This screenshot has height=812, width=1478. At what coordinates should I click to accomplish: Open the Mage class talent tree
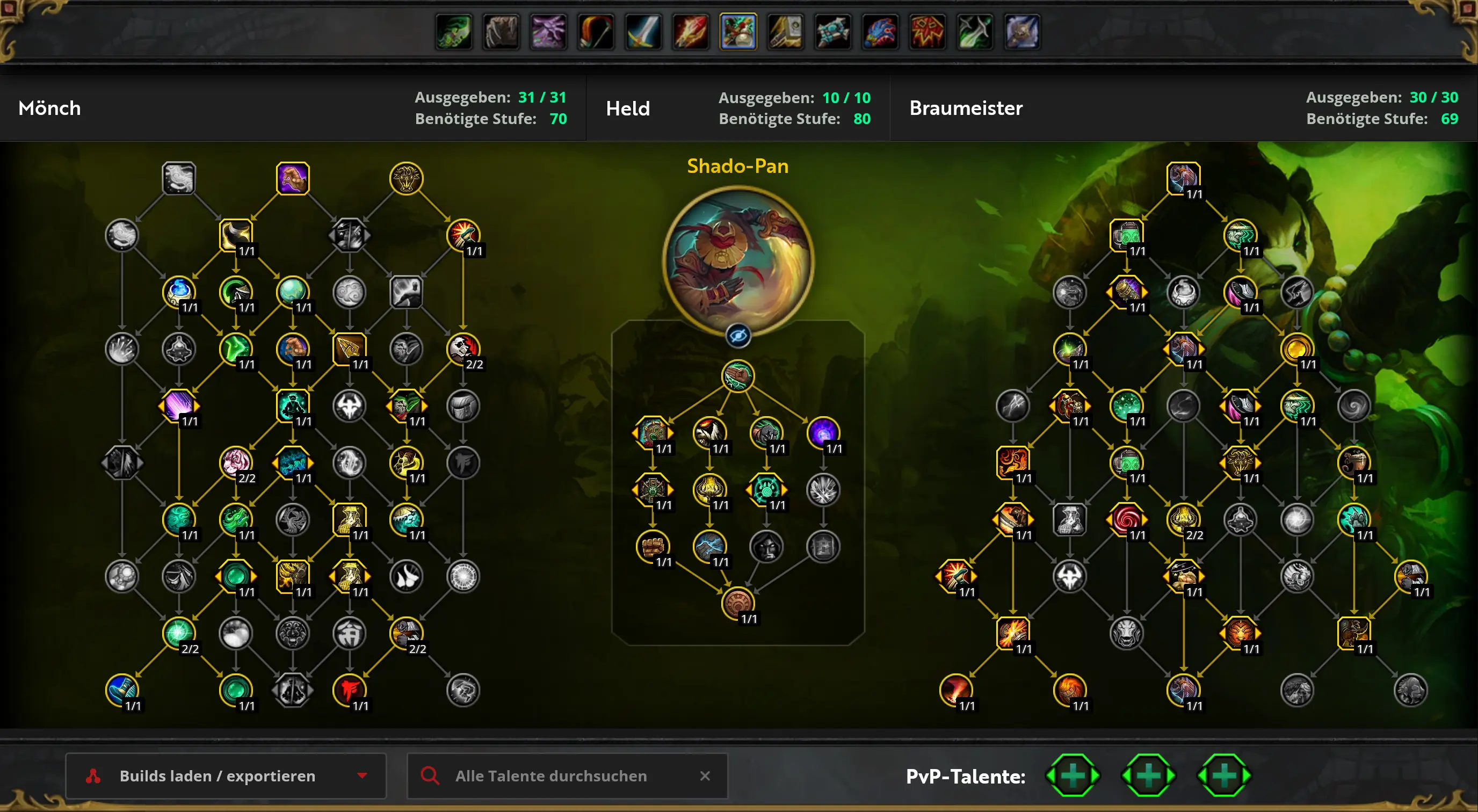pyautogui.click(x=691, y=32)
